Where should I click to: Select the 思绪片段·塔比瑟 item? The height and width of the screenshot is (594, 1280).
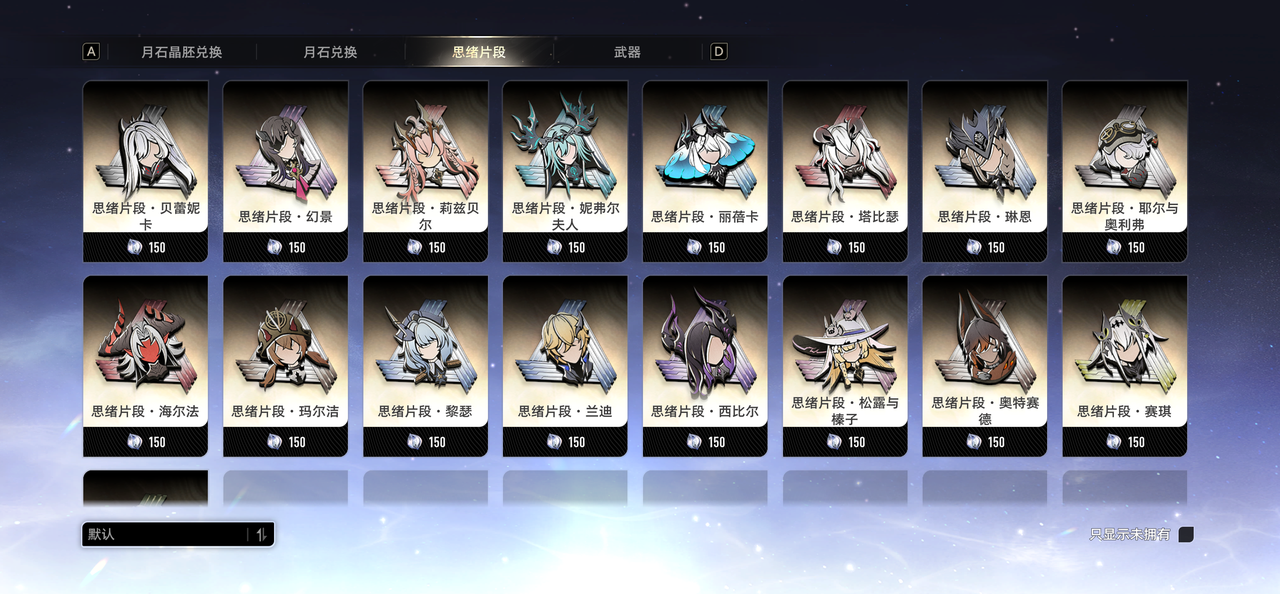pyautogui.click(x=845, y=170)
